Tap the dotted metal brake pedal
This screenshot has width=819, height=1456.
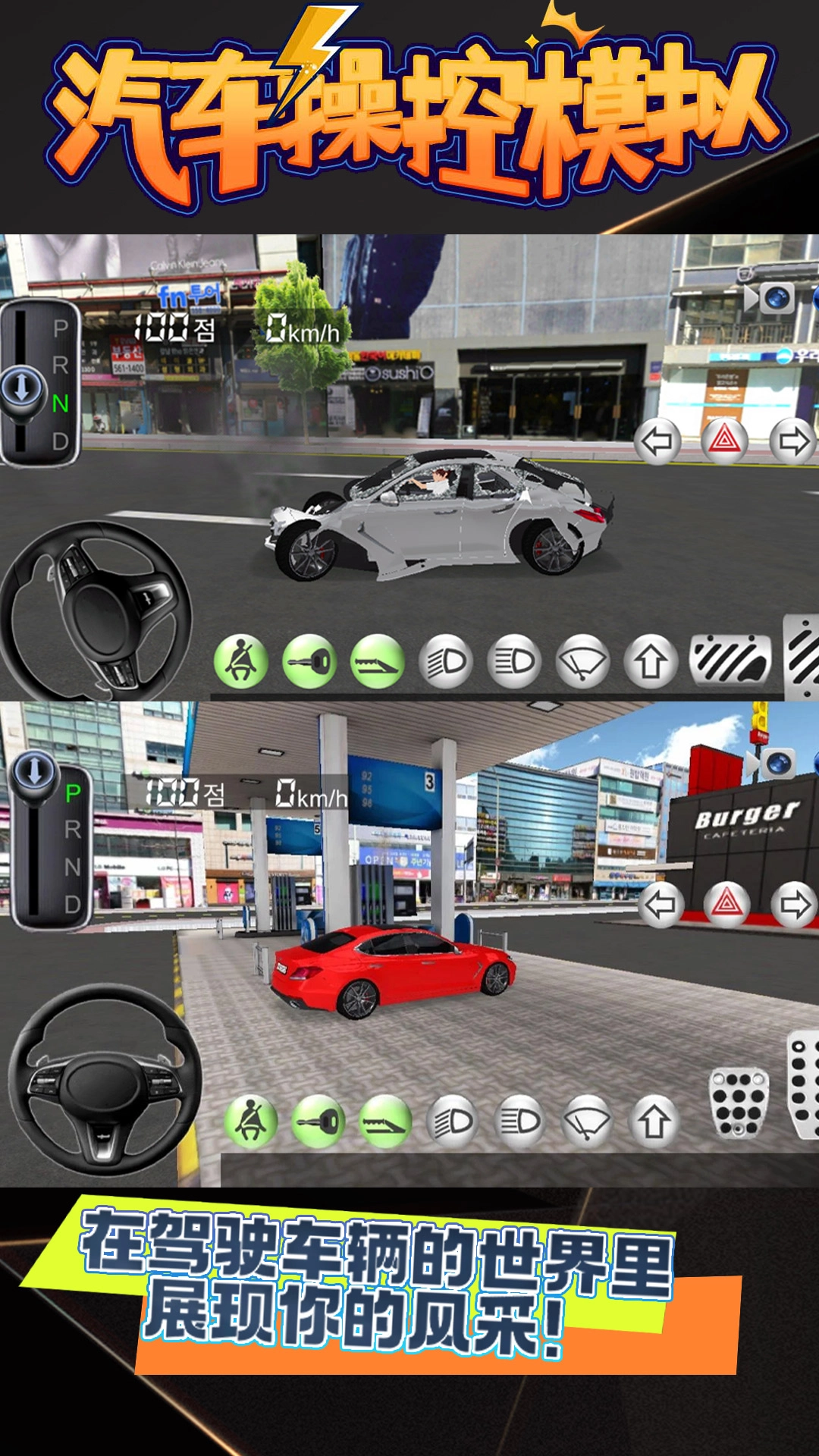pos(739,1103)
